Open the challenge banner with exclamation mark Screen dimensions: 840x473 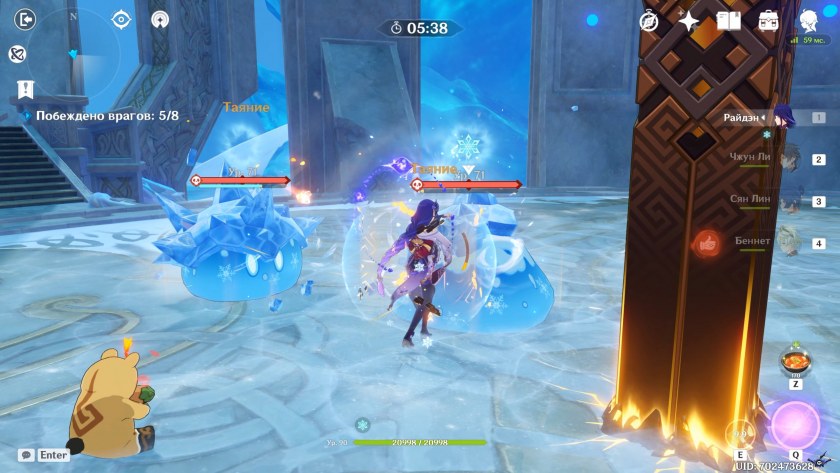25,90
